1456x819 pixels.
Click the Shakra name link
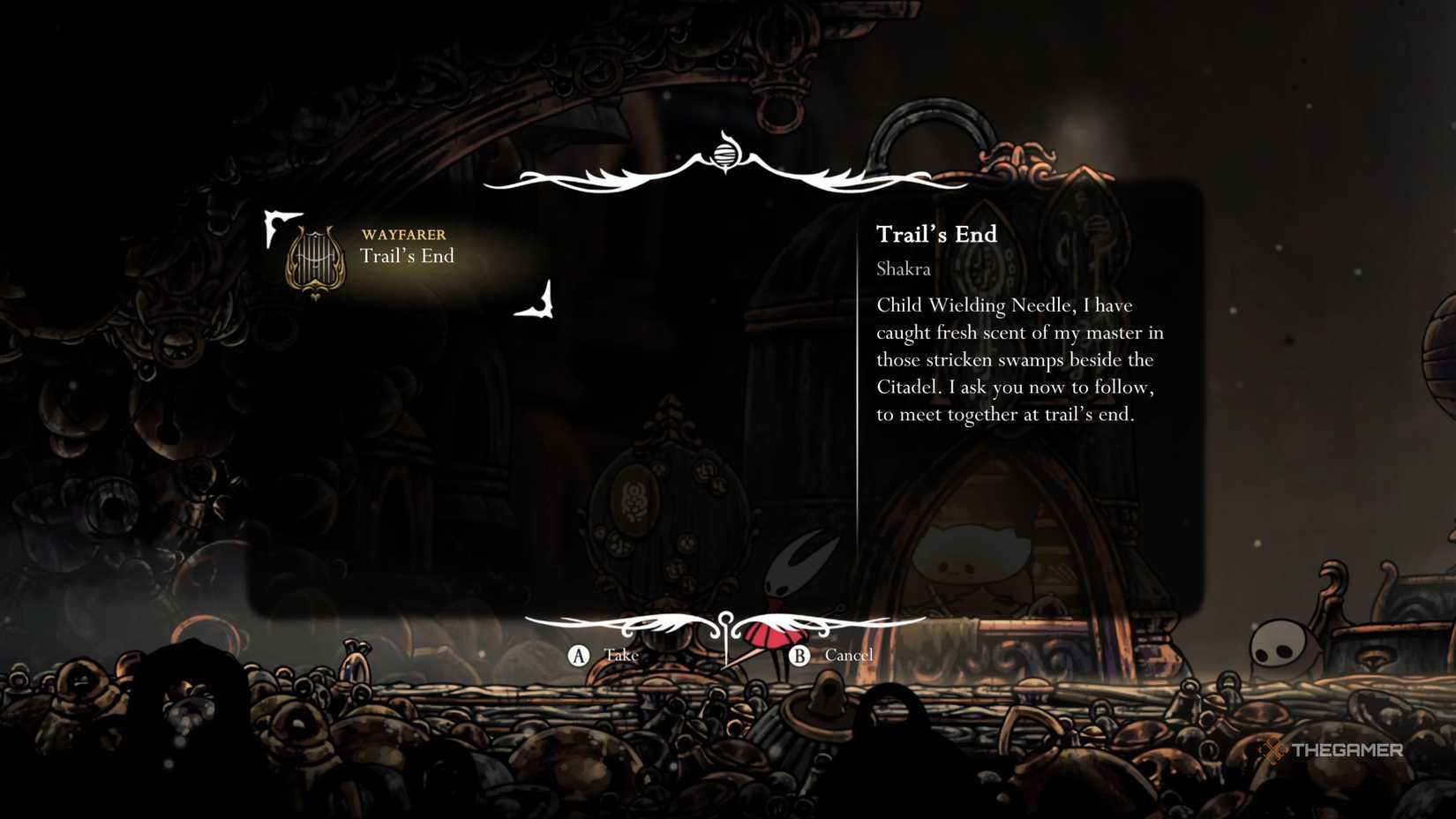[902, 269]
